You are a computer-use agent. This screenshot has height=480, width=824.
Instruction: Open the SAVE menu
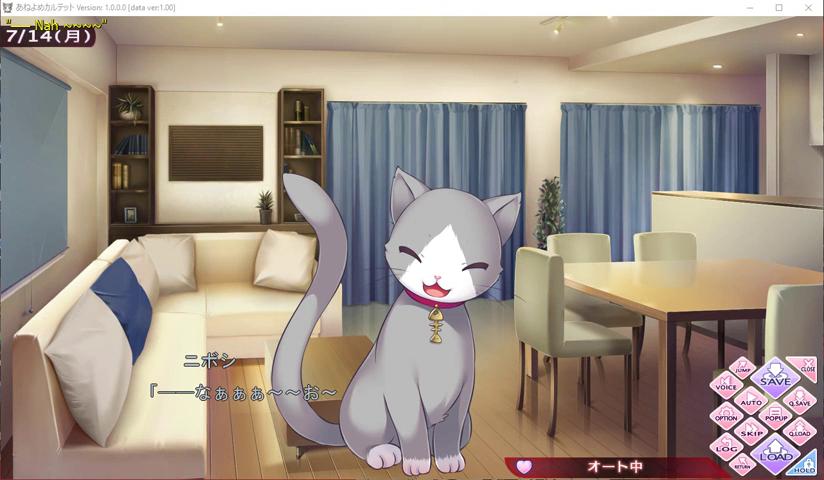click(x=775, y=379)
